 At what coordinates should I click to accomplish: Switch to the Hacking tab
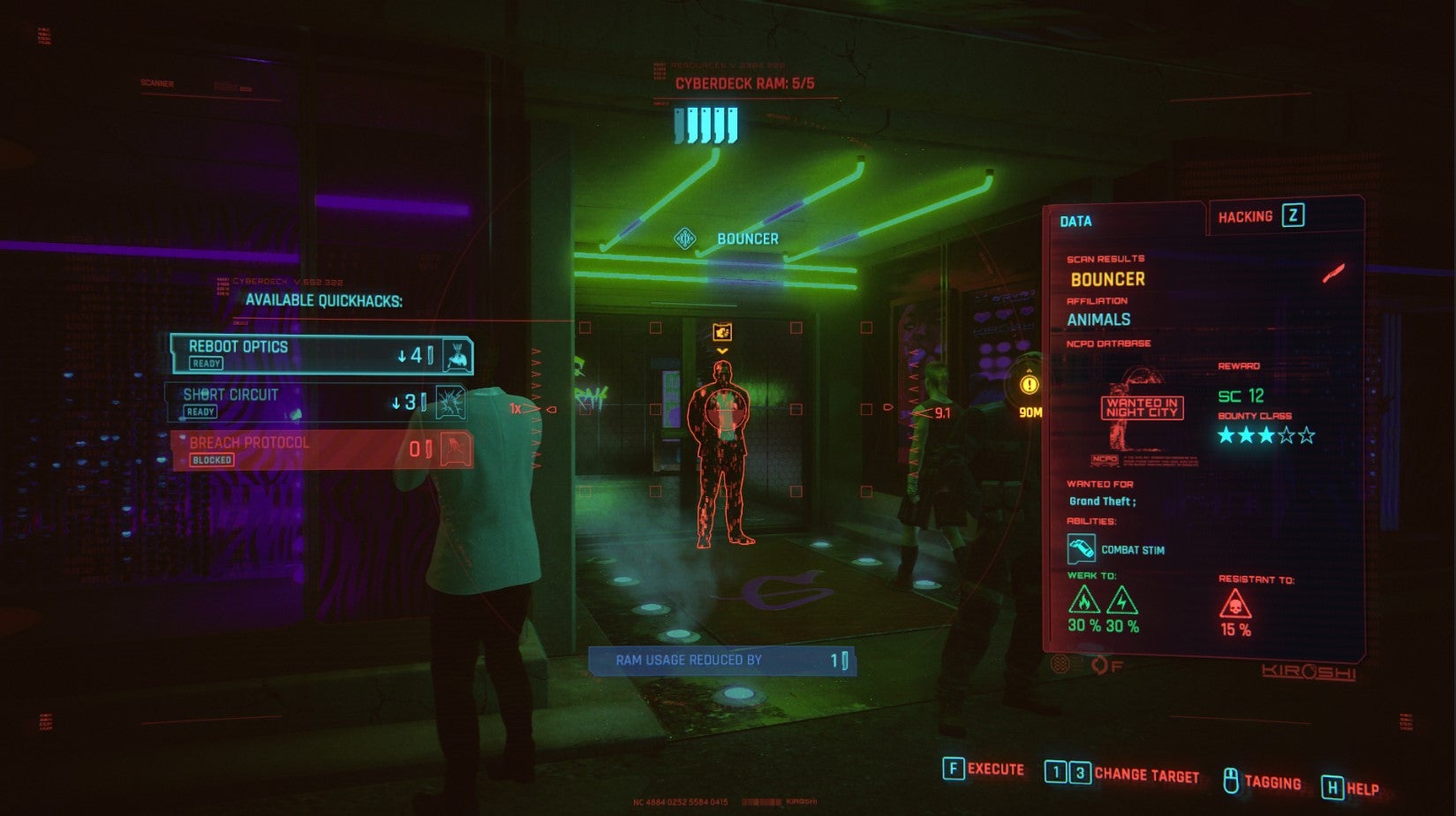[x=1260, y=216]
